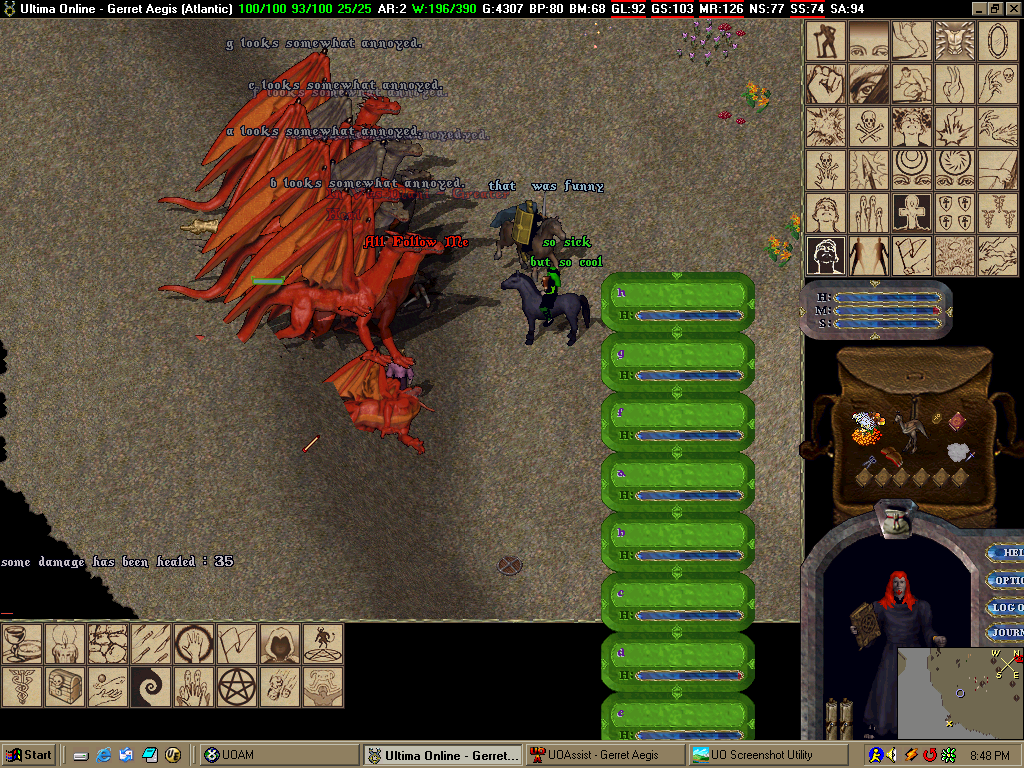Click the clenched fist spell icon
The image size is (1024, 768).
pos(825,84)
